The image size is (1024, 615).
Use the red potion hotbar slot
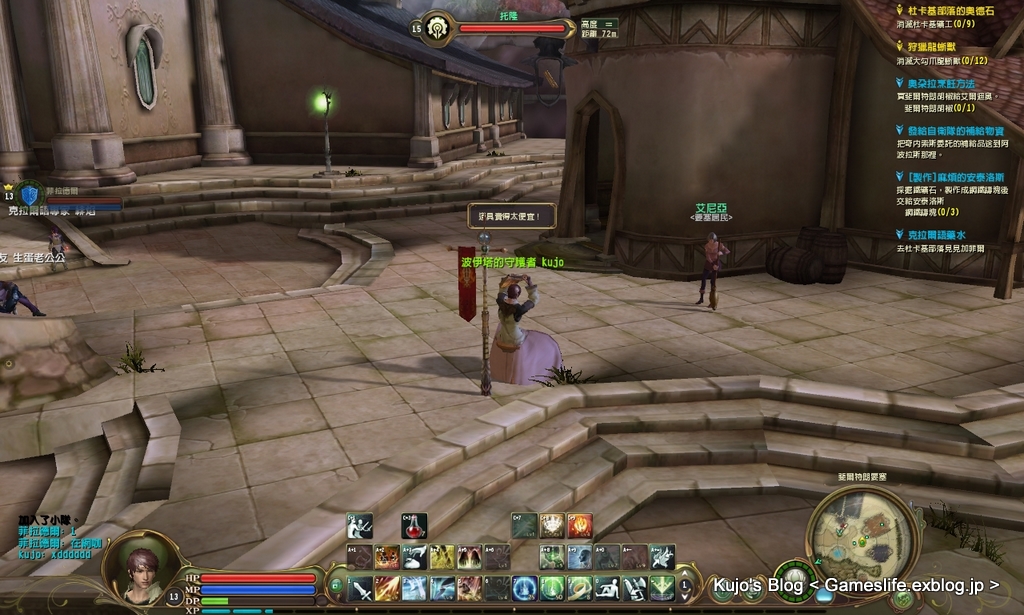coord(414,526)
